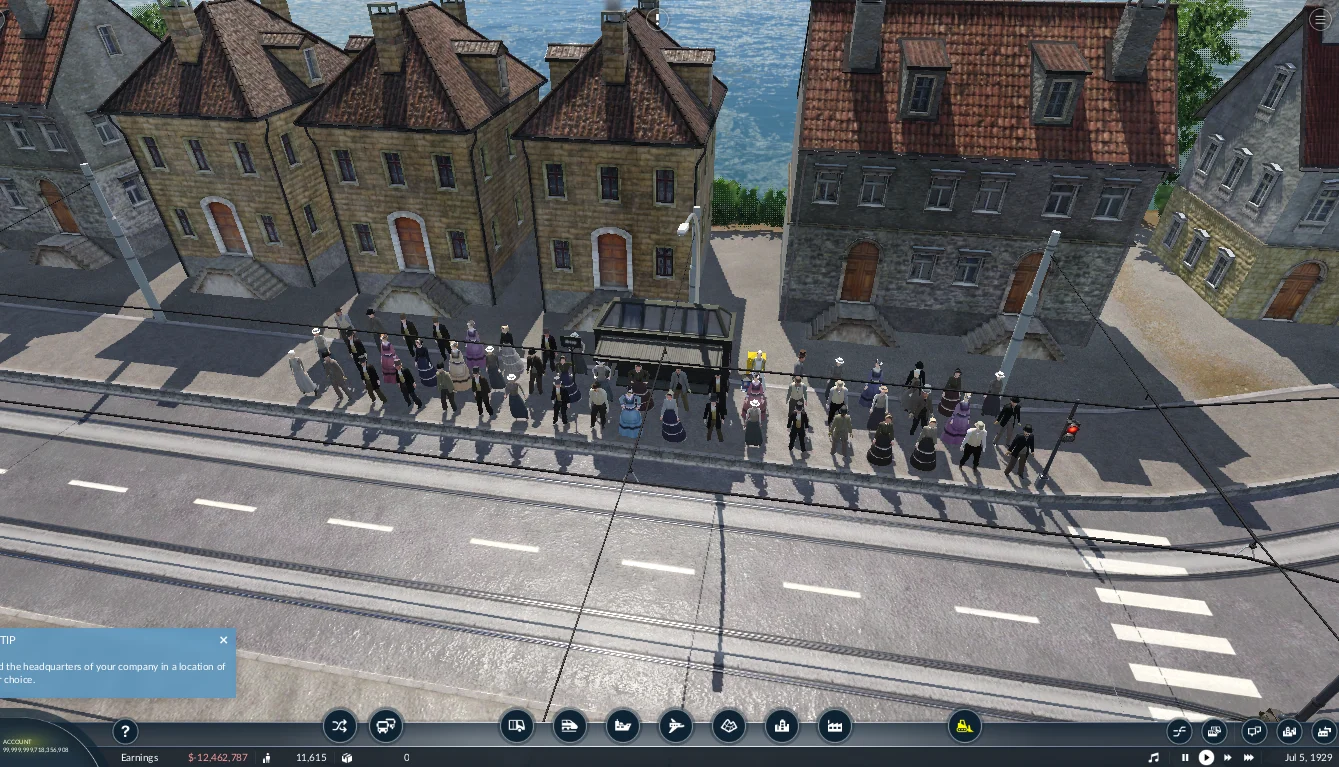Set game speed to triple fast-forward
Screen dimensions: 1339x767
click(1250, 758)
